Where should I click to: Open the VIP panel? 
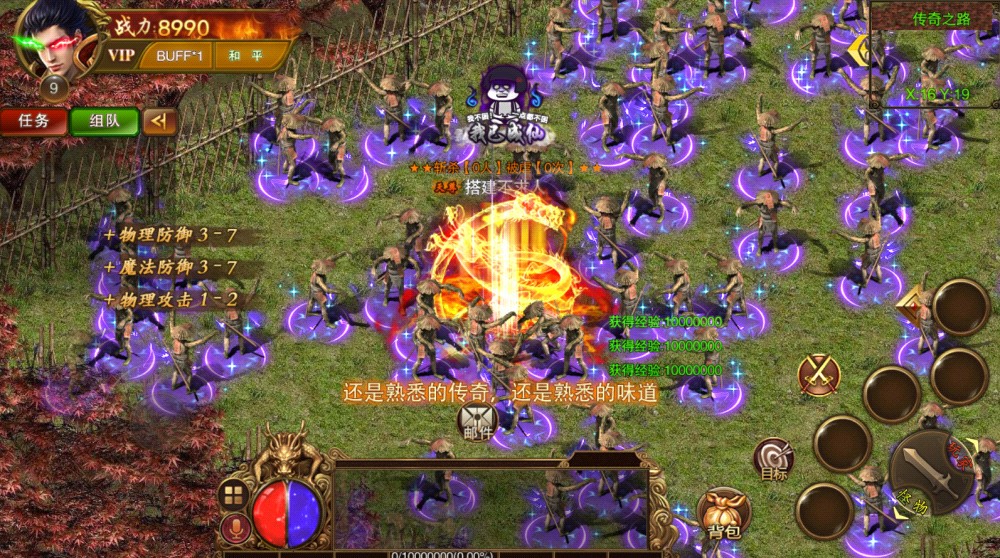(x=122, y=56)
